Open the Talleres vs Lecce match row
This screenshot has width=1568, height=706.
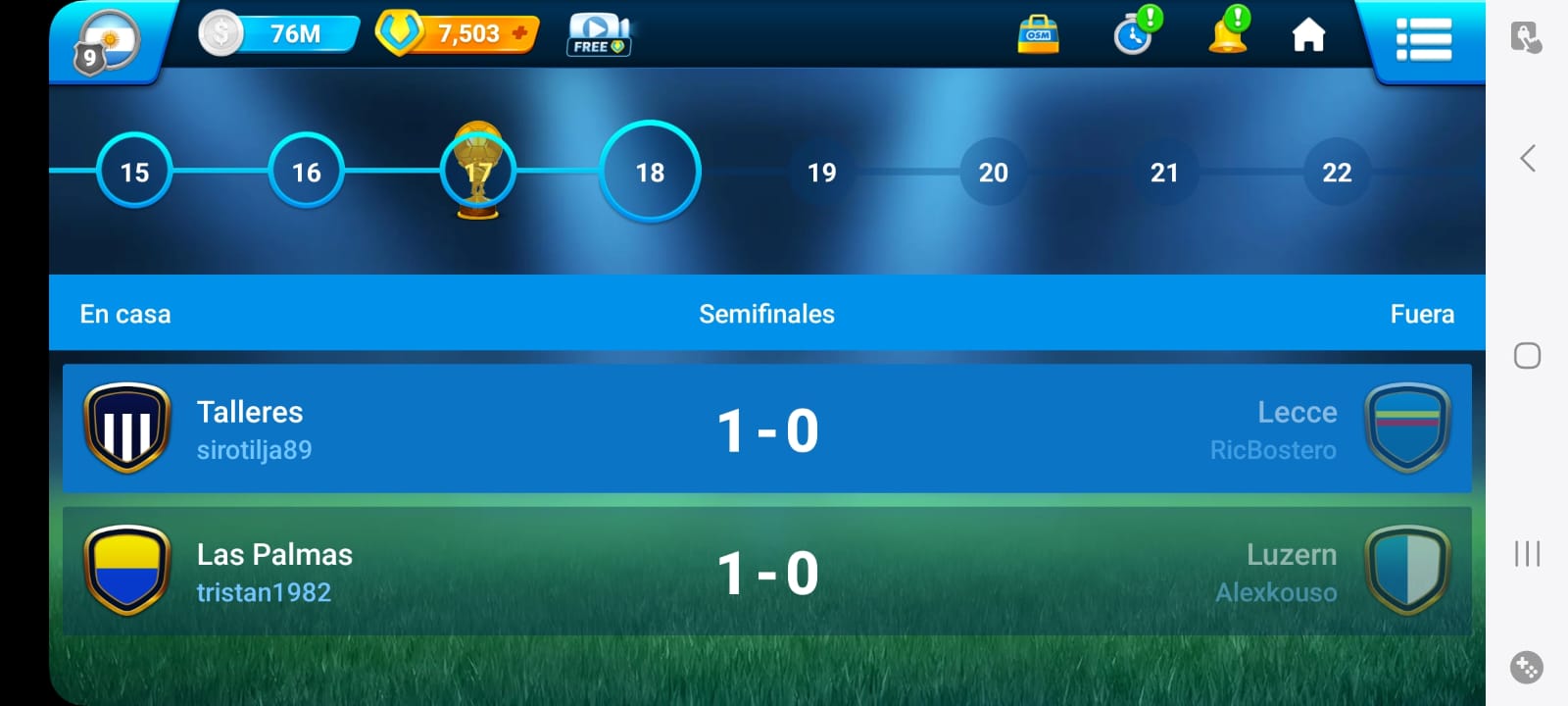coord(766,429)
